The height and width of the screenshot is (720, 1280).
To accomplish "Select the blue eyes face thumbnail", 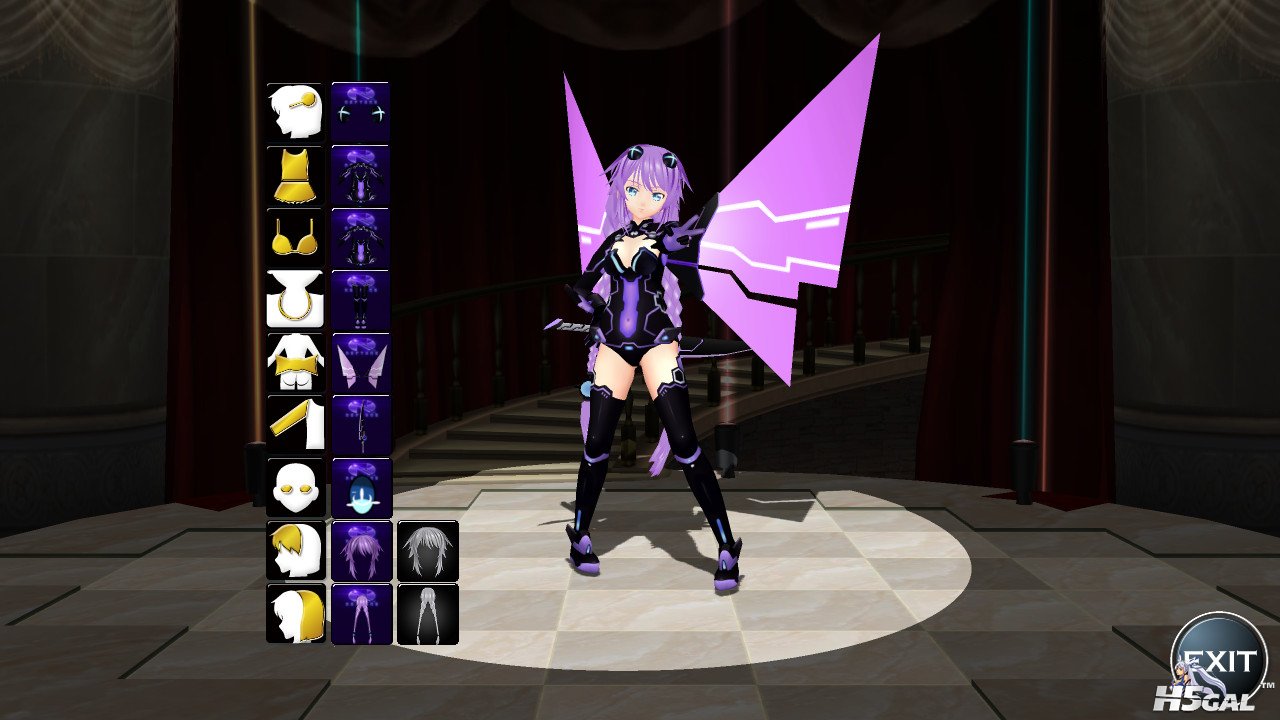I will (x=360, y=487).
